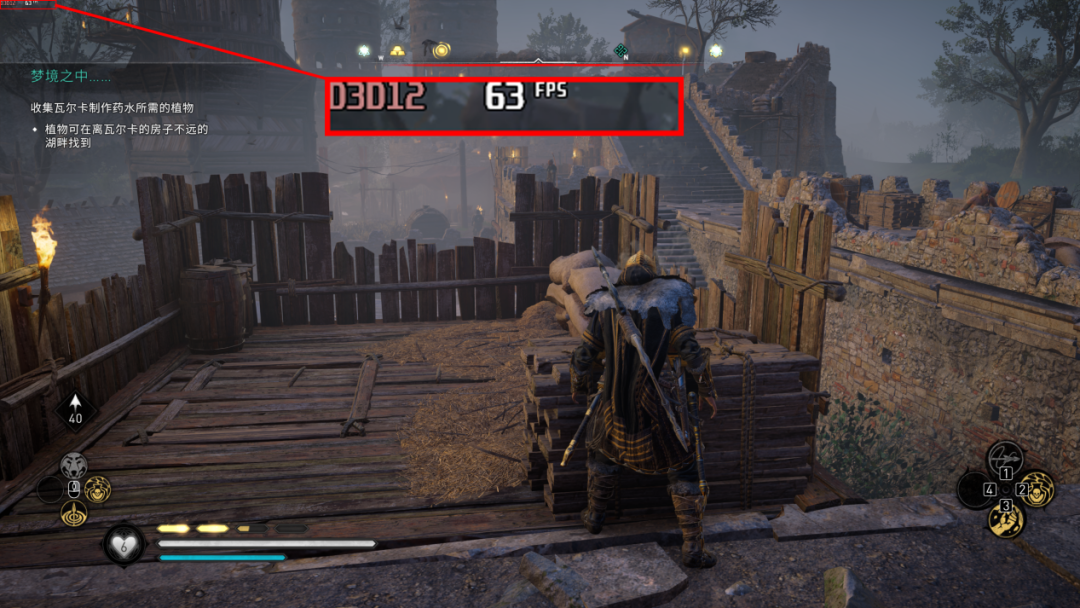Activate the wolf head ability
Screen dimensions: 1080x608
73,465
